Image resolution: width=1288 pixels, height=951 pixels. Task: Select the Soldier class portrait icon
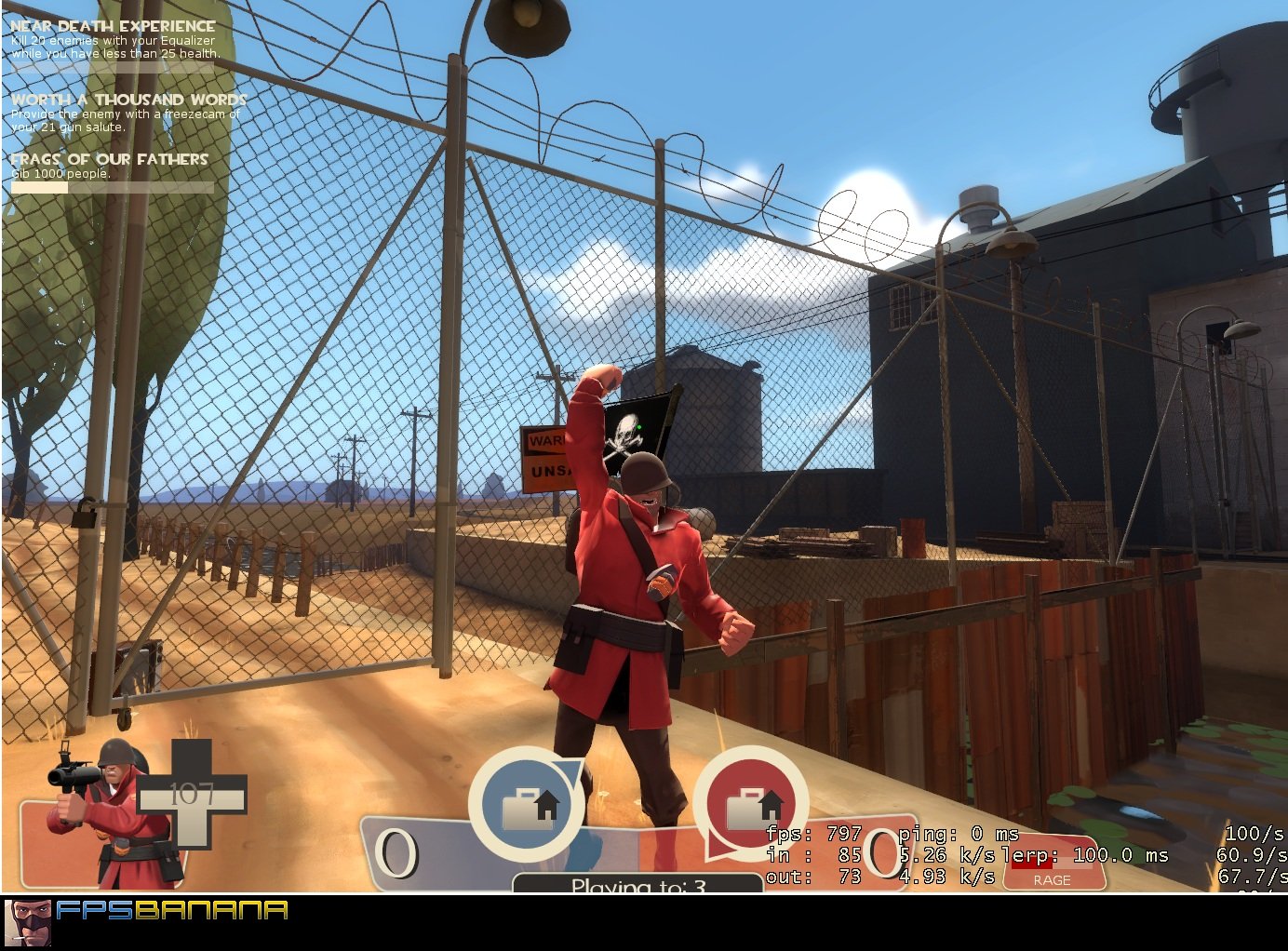(x=102, y=810)
